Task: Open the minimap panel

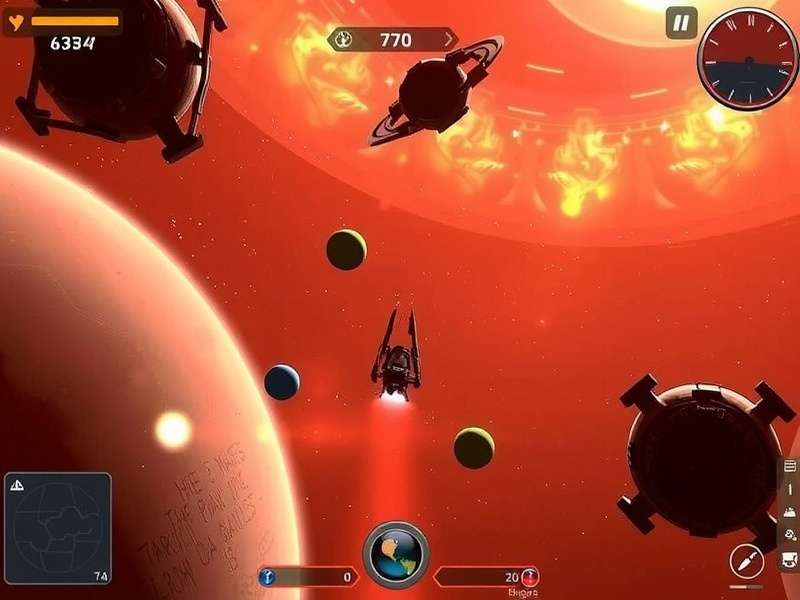Action: (58, 528)
